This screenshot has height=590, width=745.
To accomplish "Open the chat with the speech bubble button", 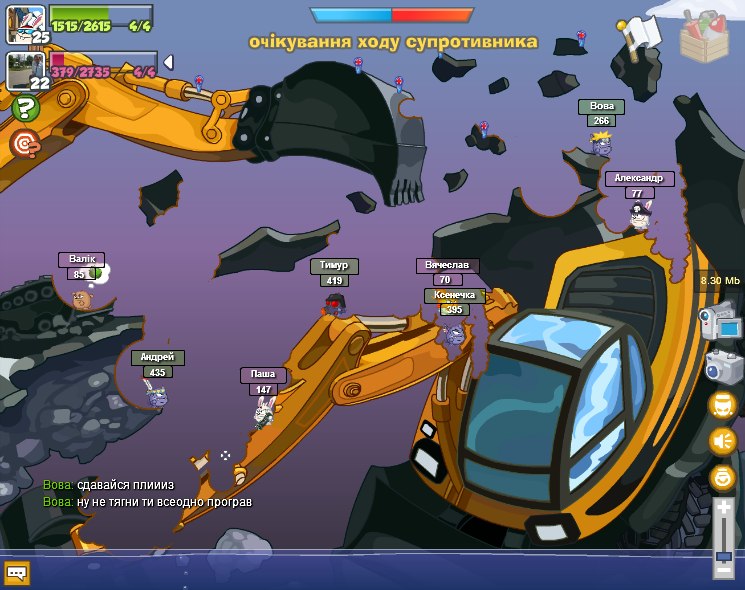I will click(17, 573).
